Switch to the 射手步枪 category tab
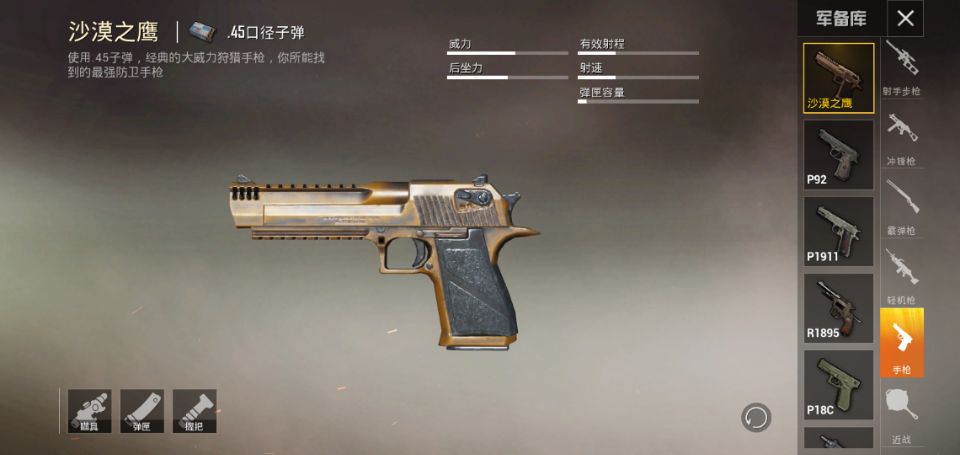Viewport: 960px width, 455px height. [901, 67]
